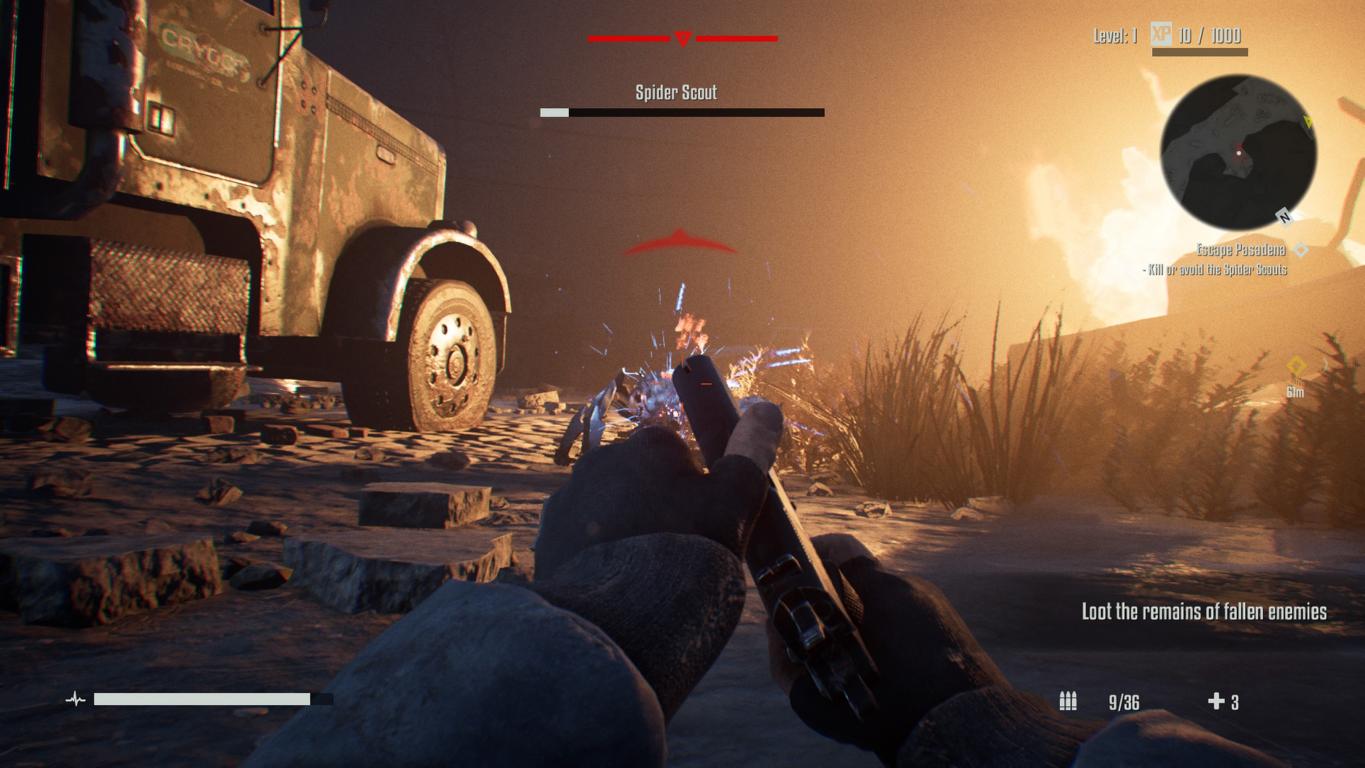
Task: Click the bullets ammo icon
Action: (1068, 701)
